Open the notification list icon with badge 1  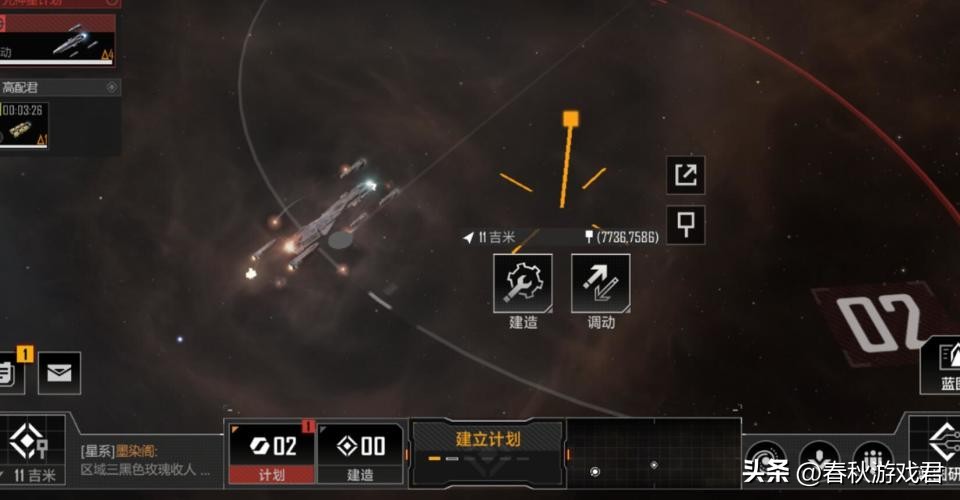tap(8, 371)
